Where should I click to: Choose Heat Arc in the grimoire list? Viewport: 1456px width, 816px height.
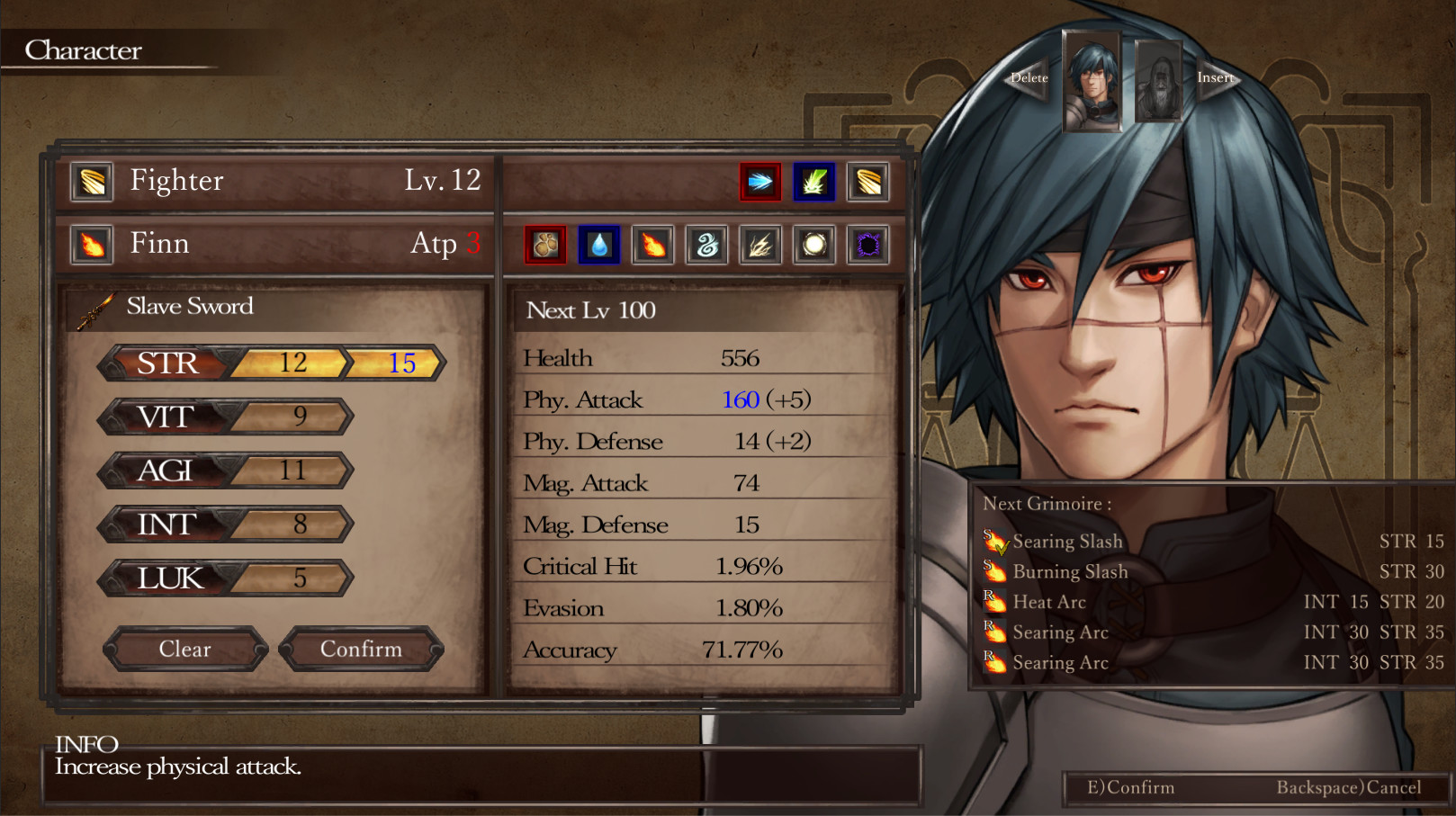[1049, 603]
